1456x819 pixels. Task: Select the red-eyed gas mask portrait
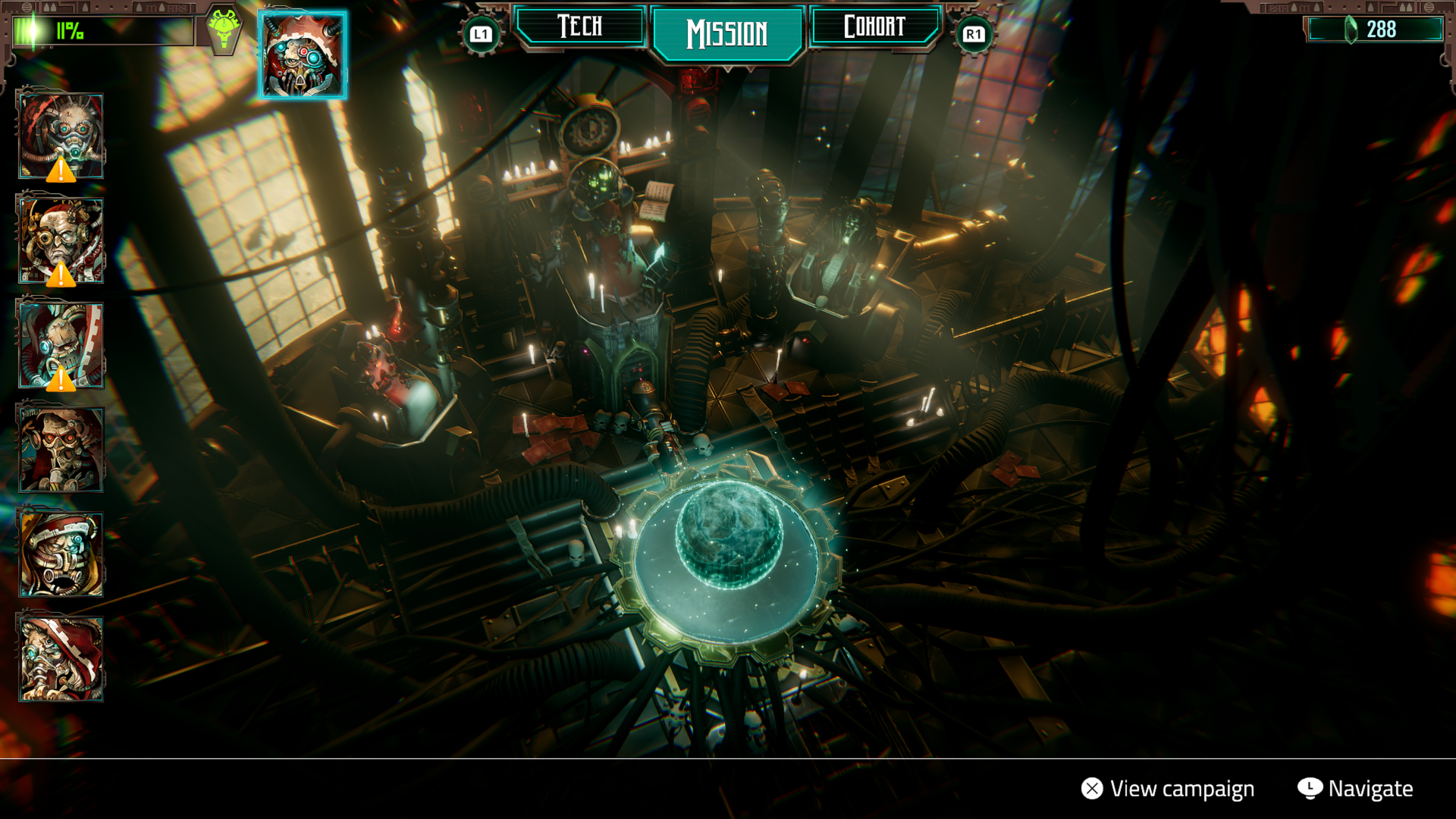point(61,450)
